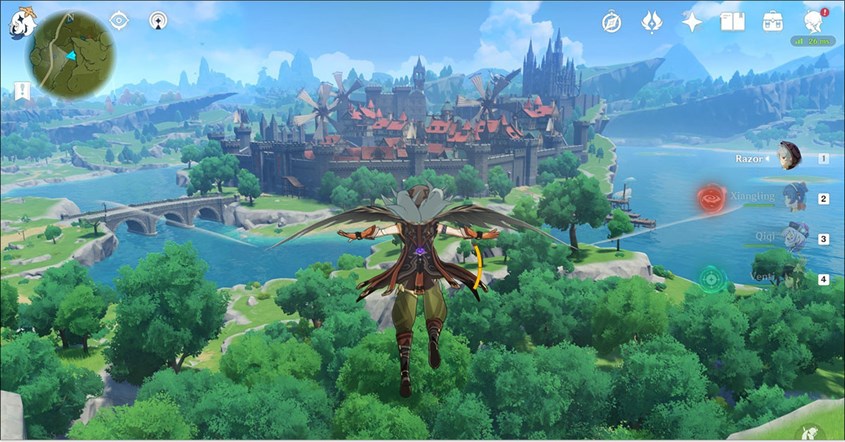845x442 pixels.
Task: Open the Inventory backpack icon
Action: coord(772,21)
